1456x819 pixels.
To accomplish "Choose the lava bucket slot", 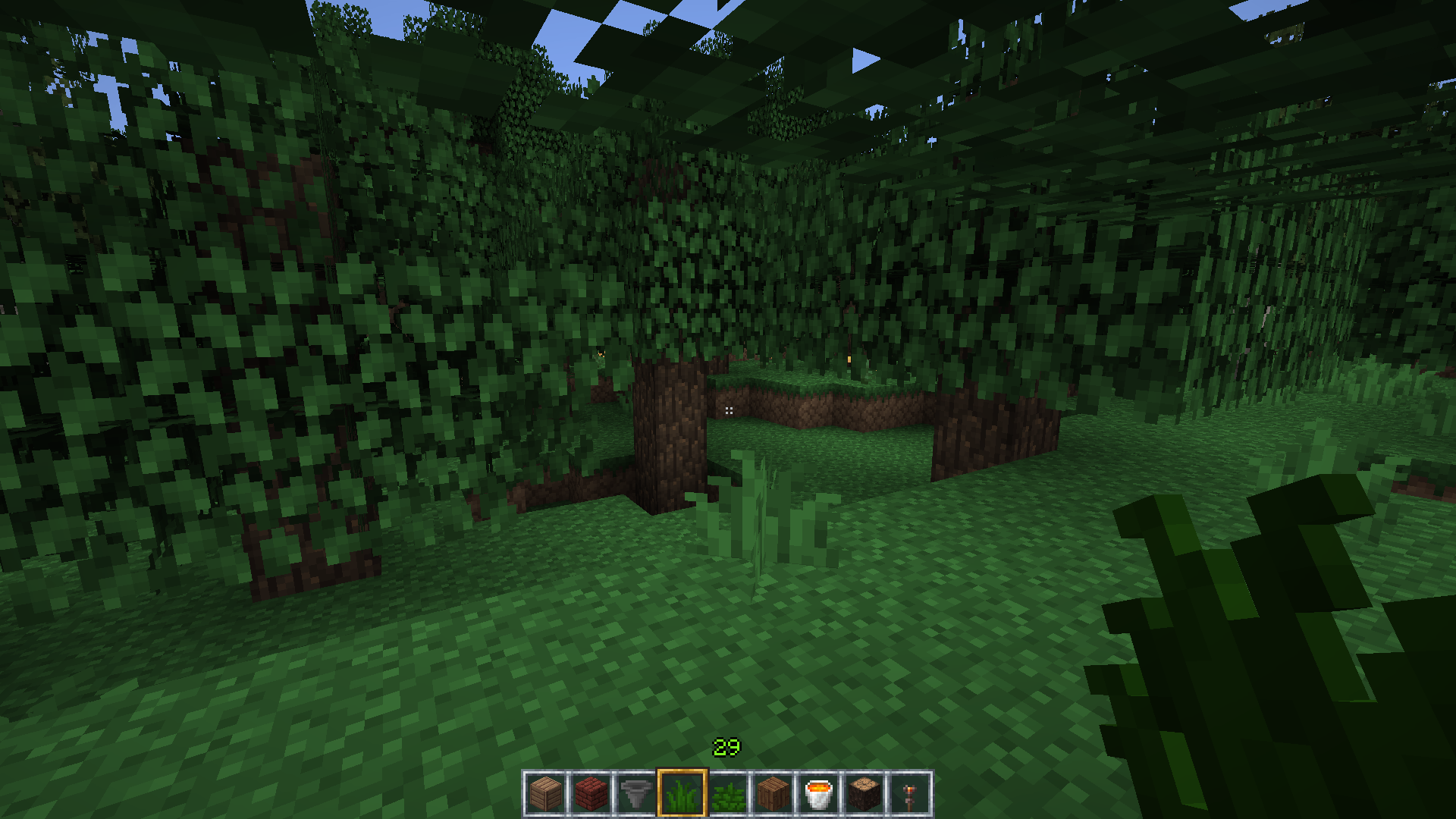I will point(818,794).
